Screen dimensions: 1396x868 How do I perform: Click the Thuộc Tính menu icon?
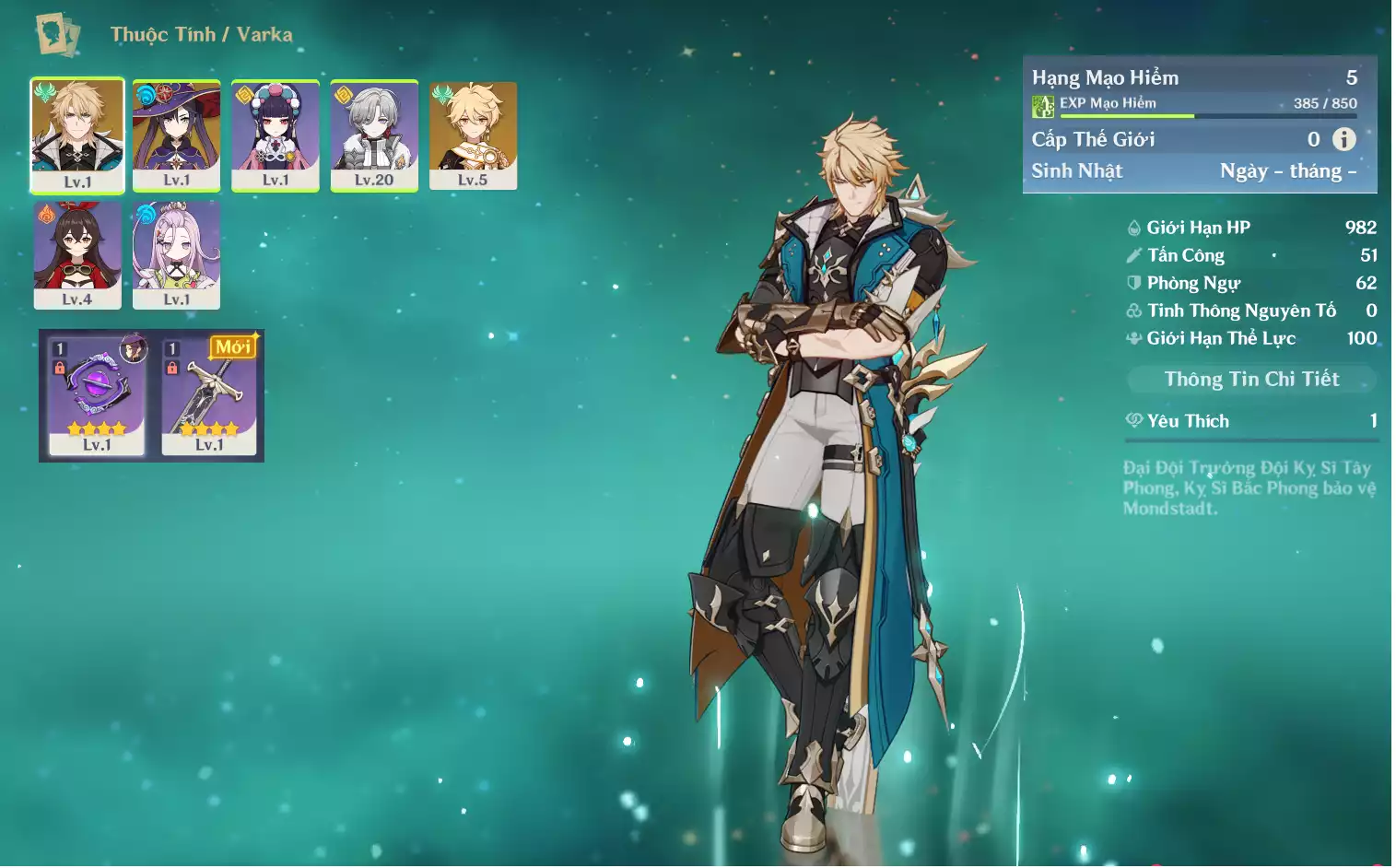click(x=58, y=35)
